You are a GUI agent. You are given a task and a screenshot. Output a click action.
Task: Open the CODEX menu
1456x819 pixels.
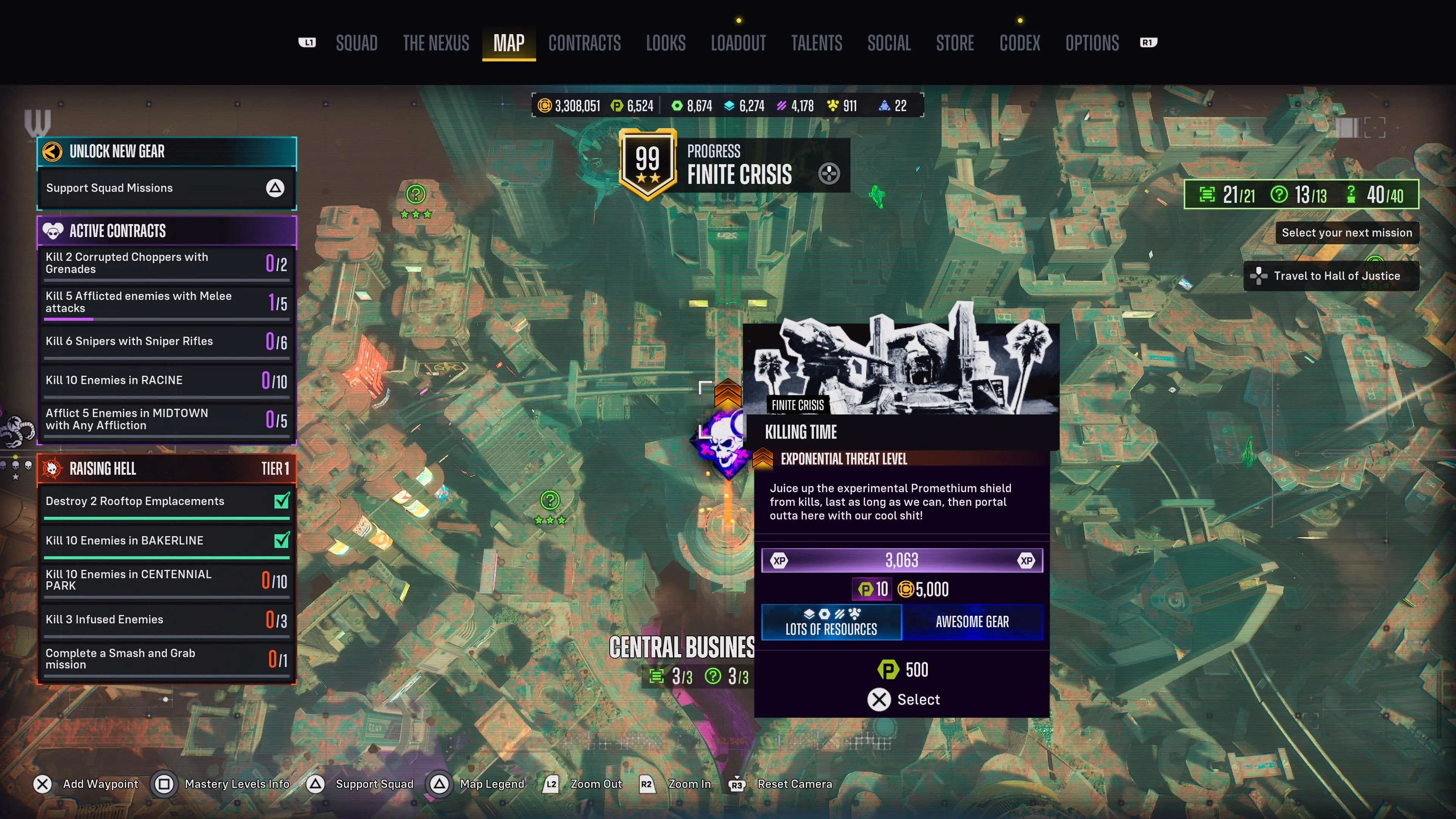pyautogui.click(x=1019, y=43)
